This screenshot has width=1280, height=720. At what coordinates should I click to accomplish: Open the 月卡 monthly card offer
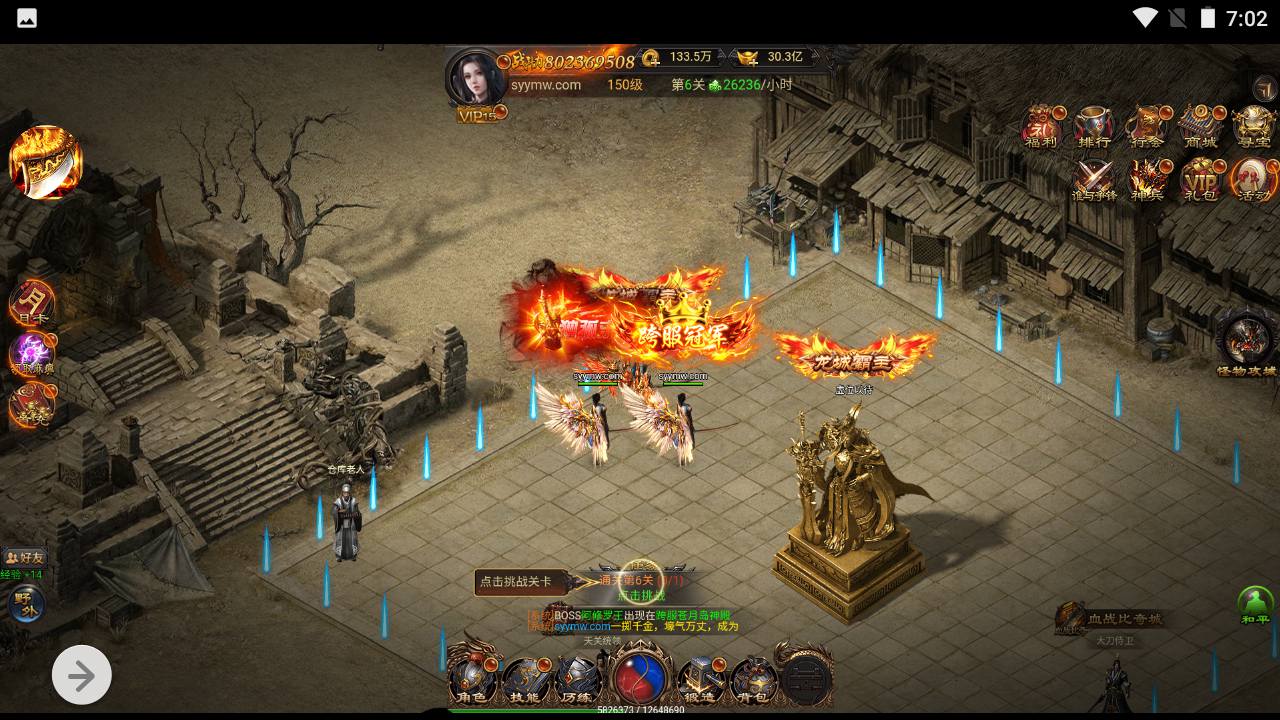31,303
